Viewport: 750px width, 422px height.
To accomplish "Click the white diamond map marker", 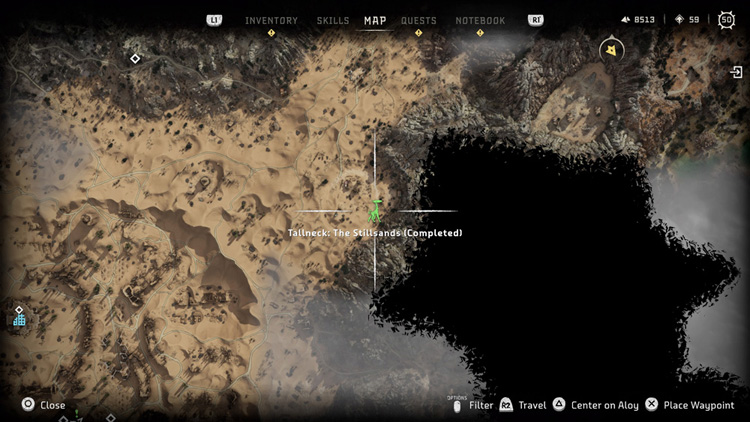I will pos(135,59).
